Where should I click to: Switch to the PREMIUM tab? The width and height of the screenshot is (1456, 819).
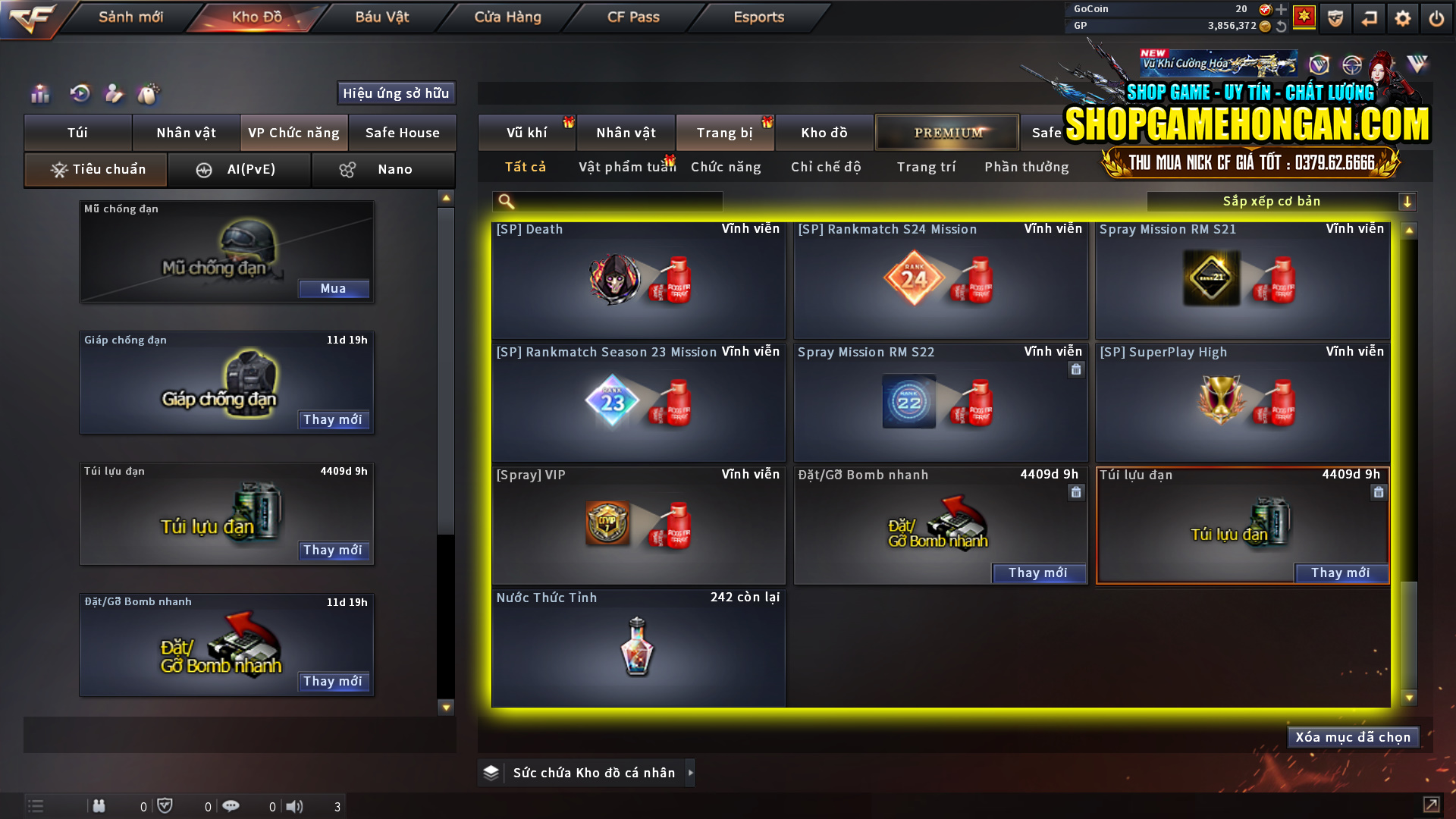pyautogui.click(x=946, y=132)
